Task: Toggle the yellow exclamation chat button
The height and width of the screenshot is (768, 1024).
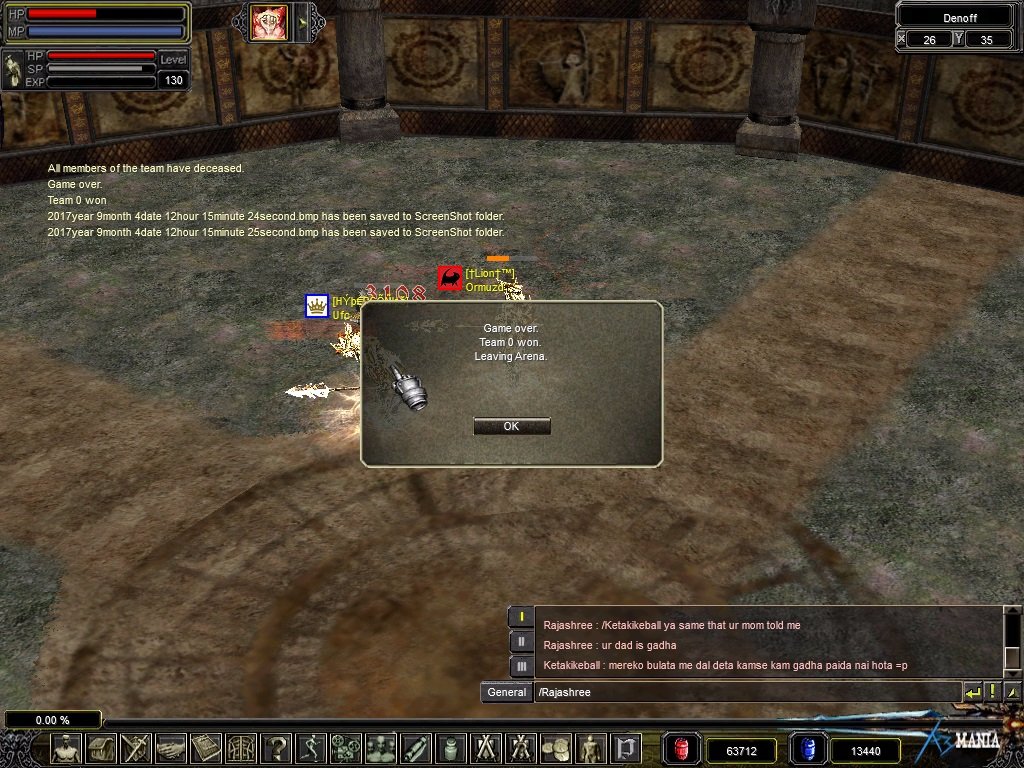Action: [x=993, y=692]
